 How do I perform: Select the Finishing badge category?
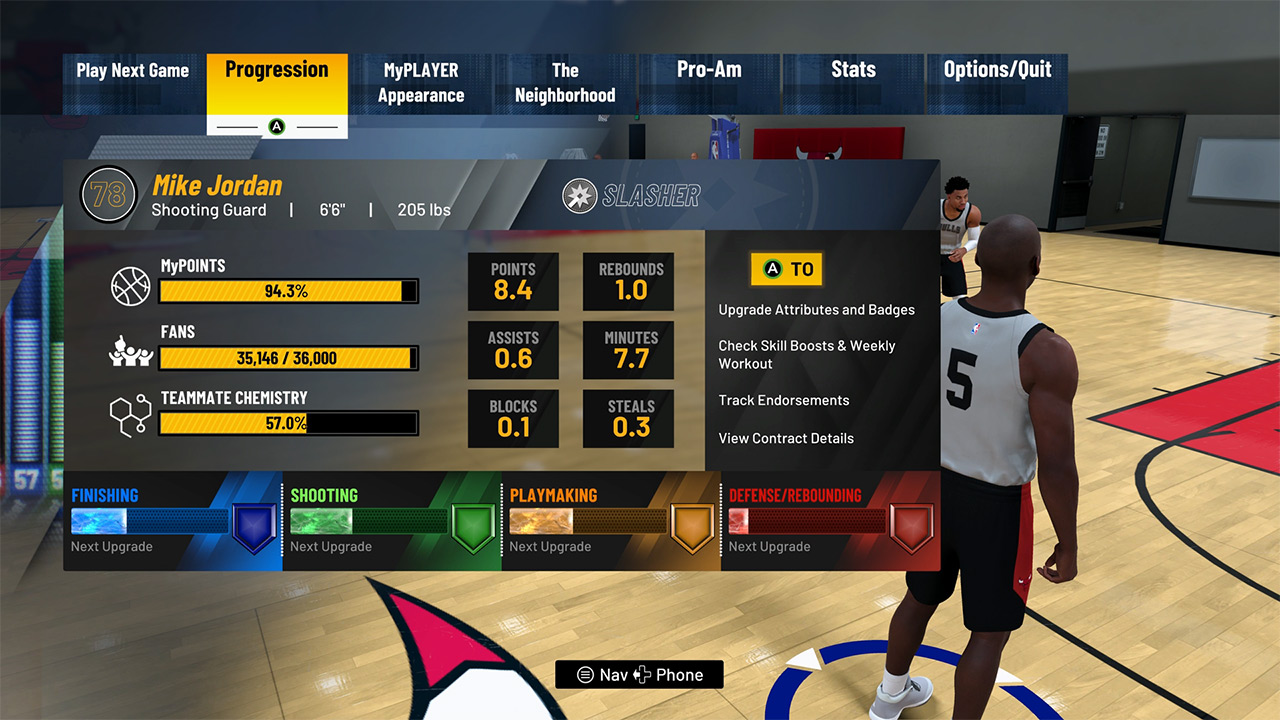pos(172,521)
